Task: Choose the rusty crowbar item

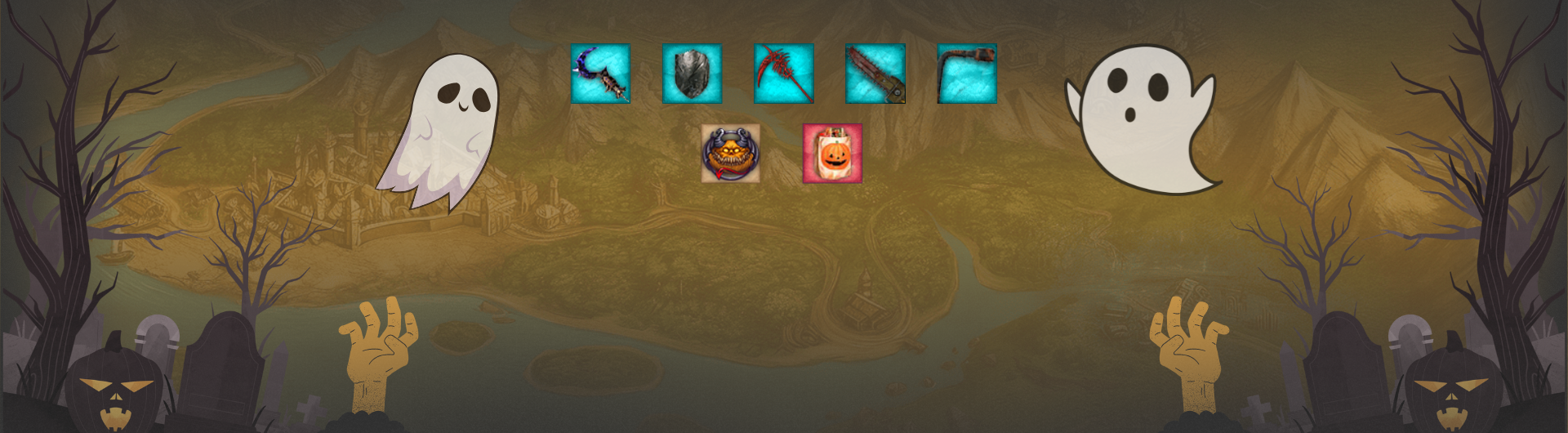Action: point(967,74)
